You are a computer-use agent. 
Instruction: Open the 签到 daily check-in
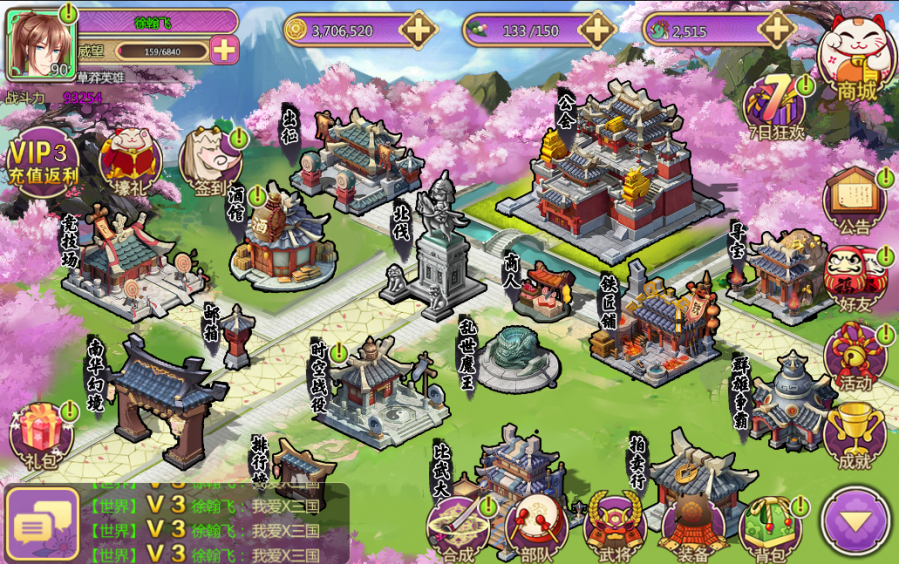click(211, 160)
